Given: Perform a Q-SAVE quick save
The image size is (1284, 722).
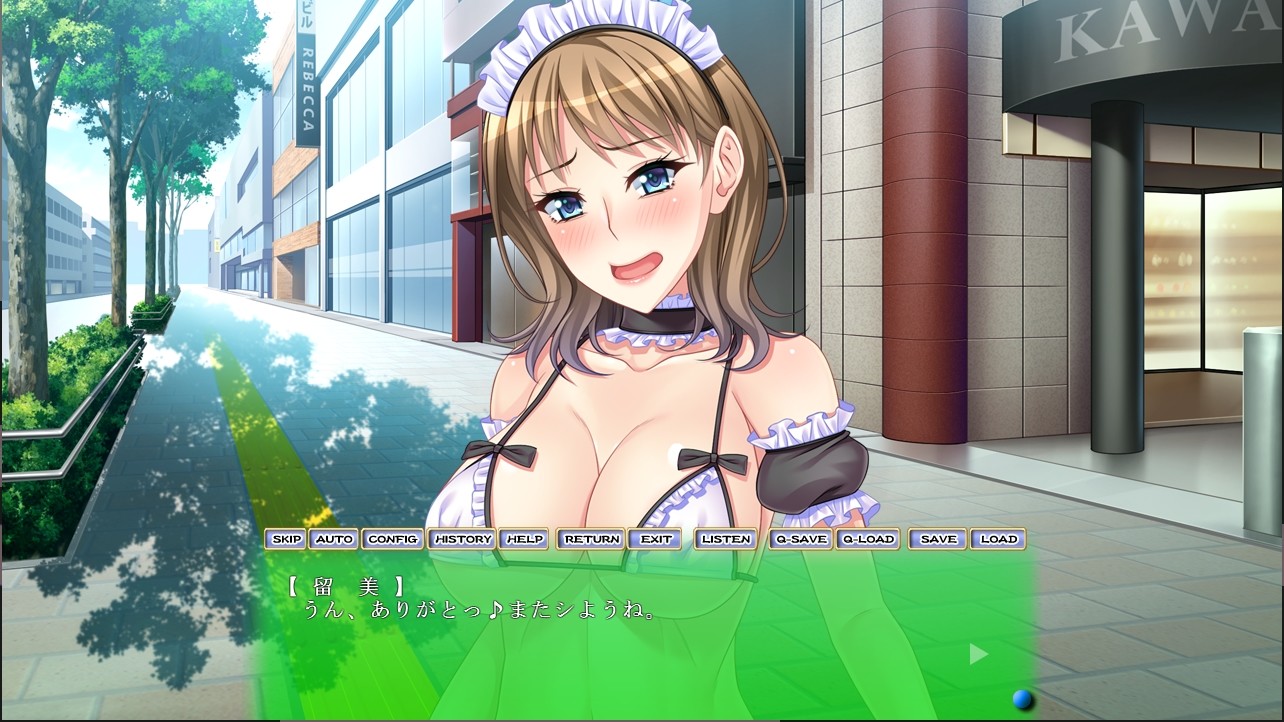Looking at the screenshot, I should click(x=799, y=538).
